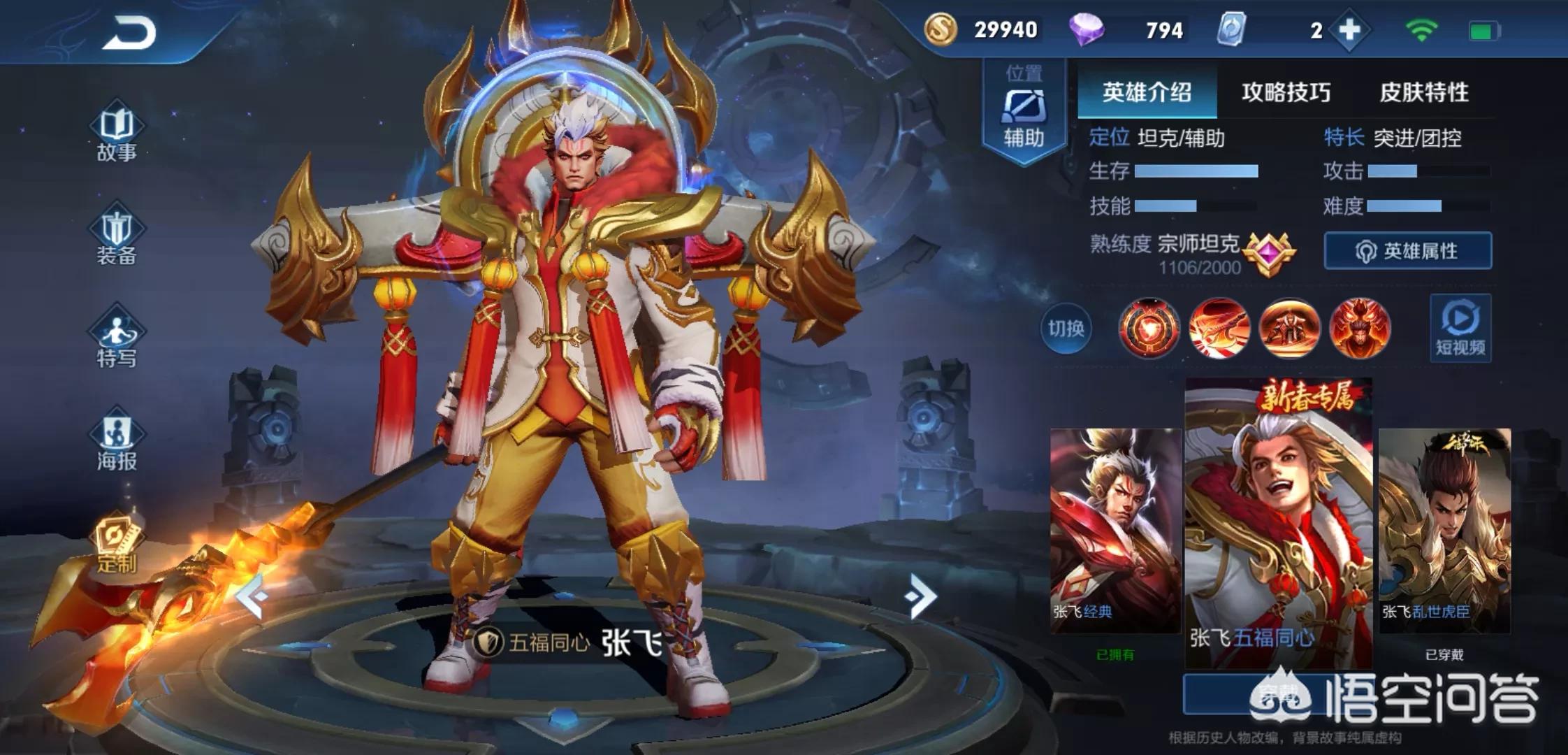Select the red demon face skill icon

point(1359,328)
